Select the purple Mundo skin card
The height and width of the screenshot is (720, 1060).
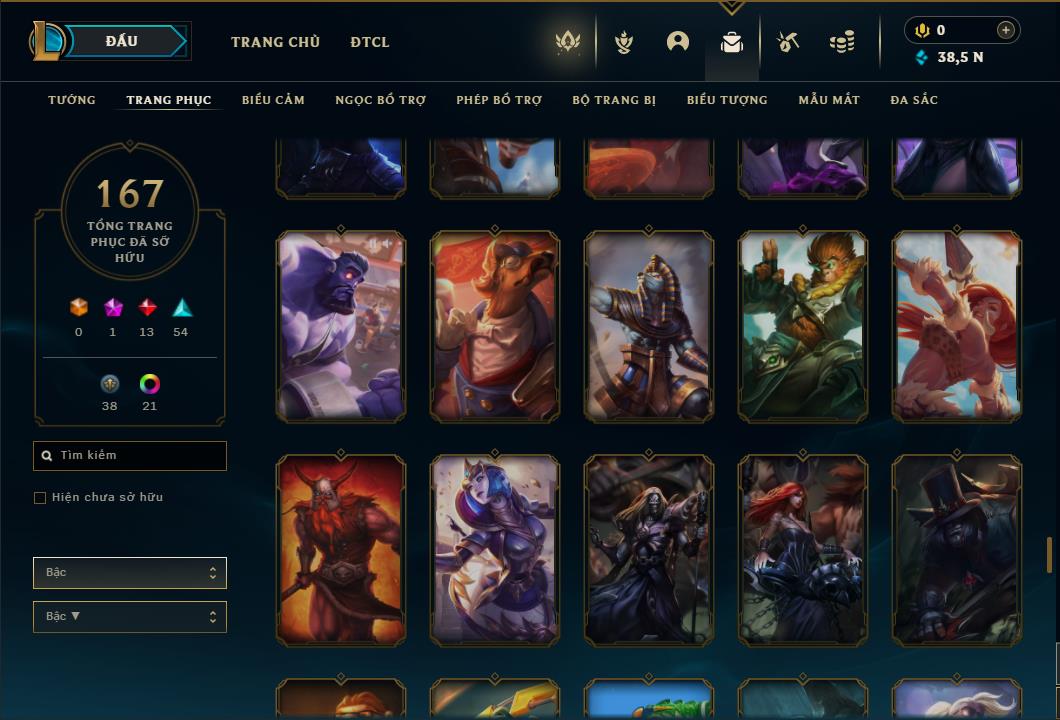pyautogui.click(x=341, y=326)
